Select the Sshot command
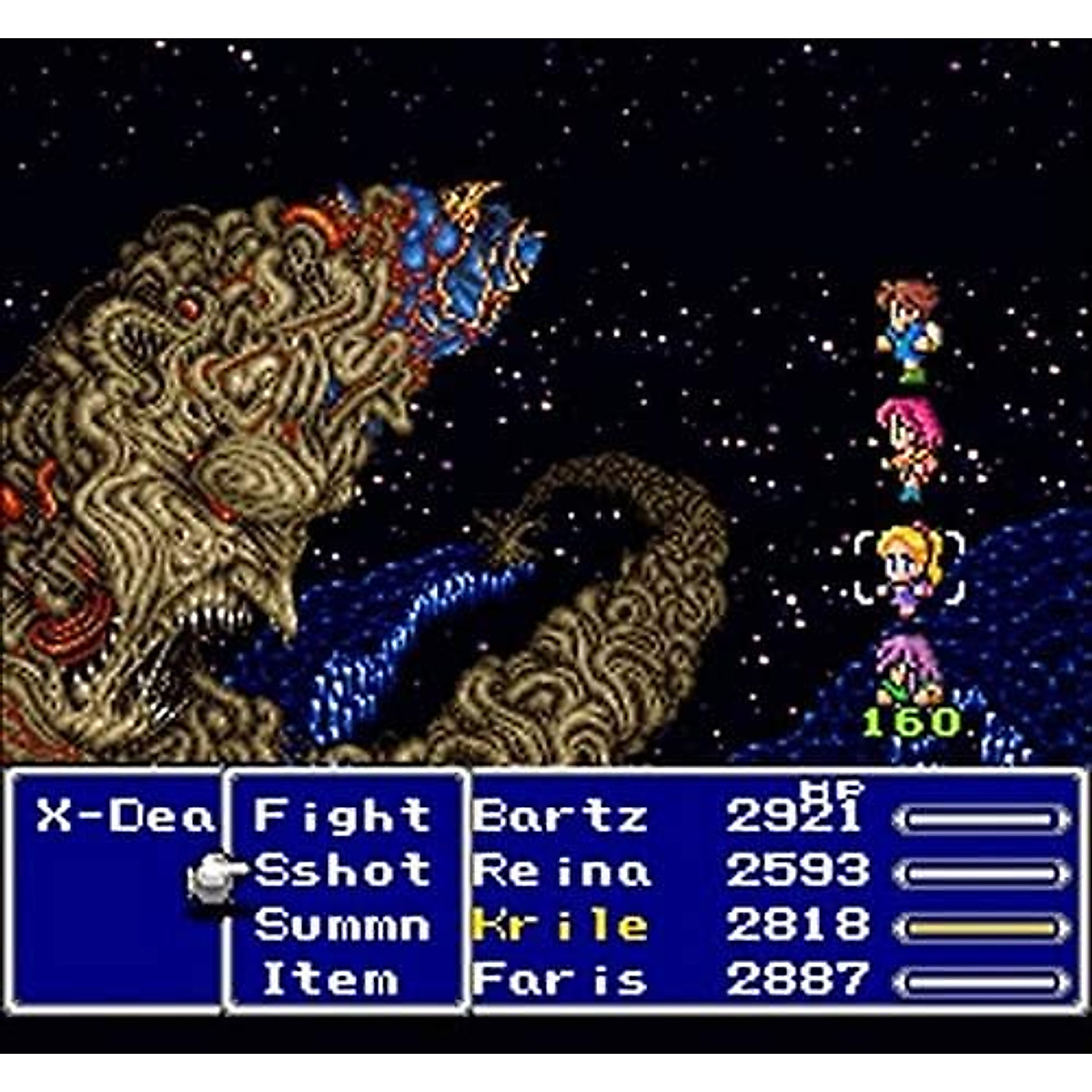The width and height of the screenshot is (1092, 1092). click(341, 871)
